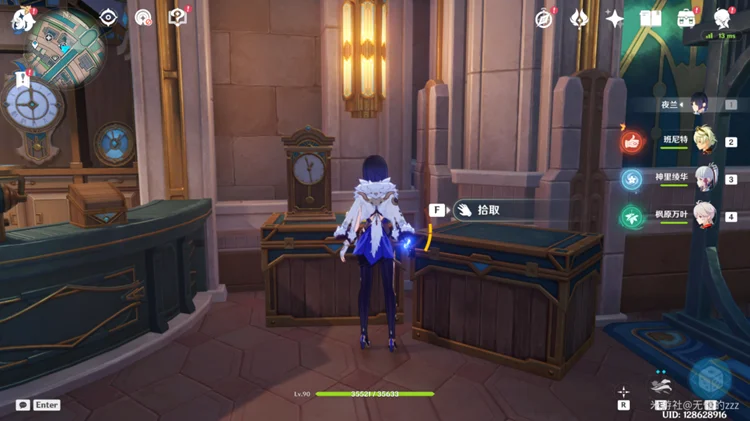Switch to party member 枫原万叶
The image size is (750, 421).
click(x=707, y=216)
